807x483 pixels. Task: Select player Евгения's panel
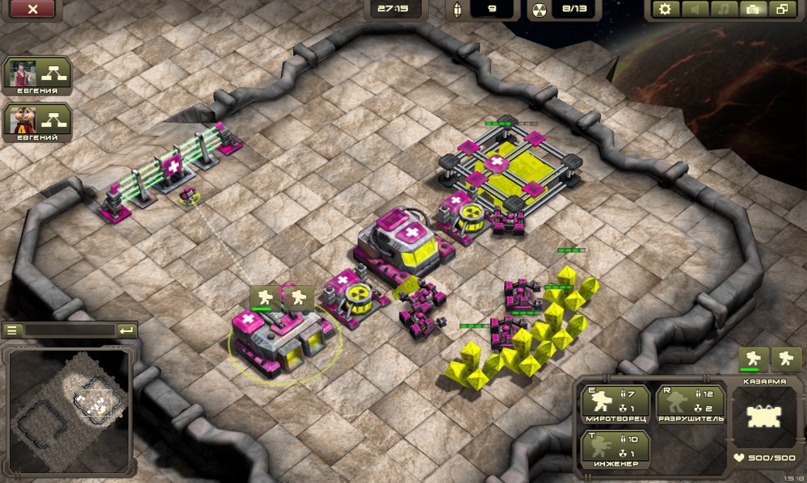click(37, 76)
